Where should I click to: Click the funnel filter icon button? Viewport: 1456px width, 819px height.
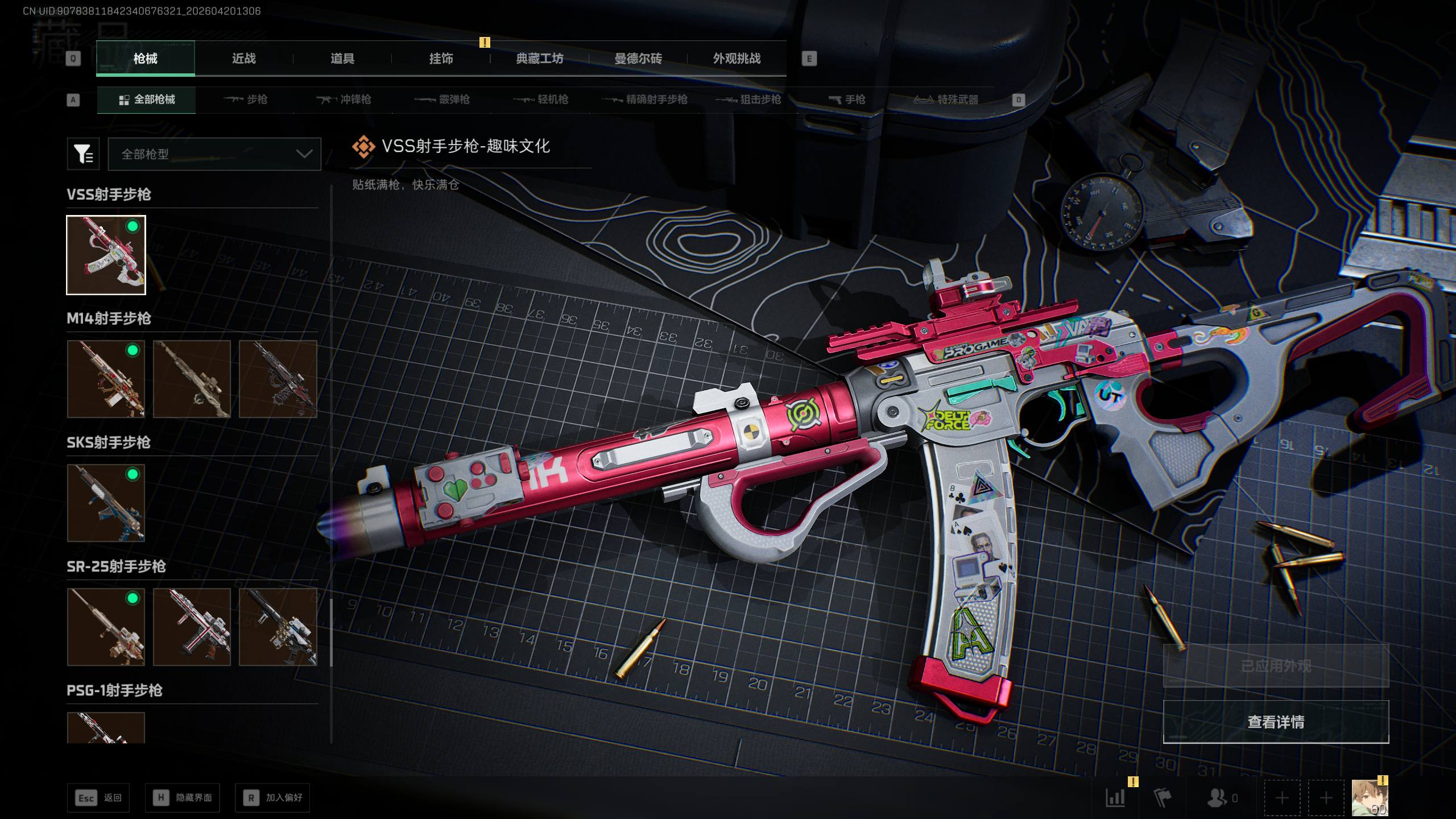click(x=83, y=154)
